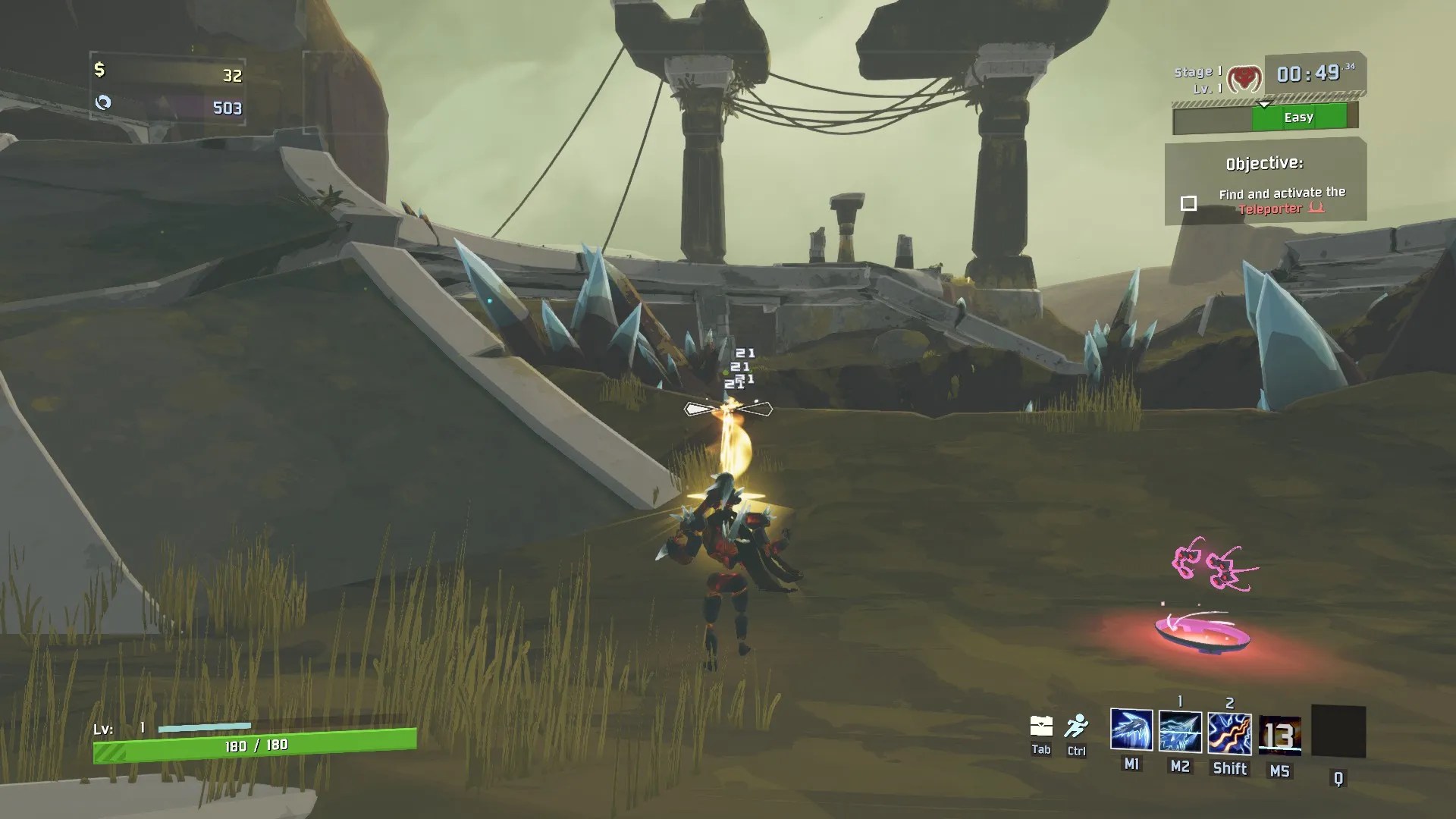This screenshot has height=819, width=1456.
Task: Click the empty equipment slot
Action: [x=1338, y=732]
